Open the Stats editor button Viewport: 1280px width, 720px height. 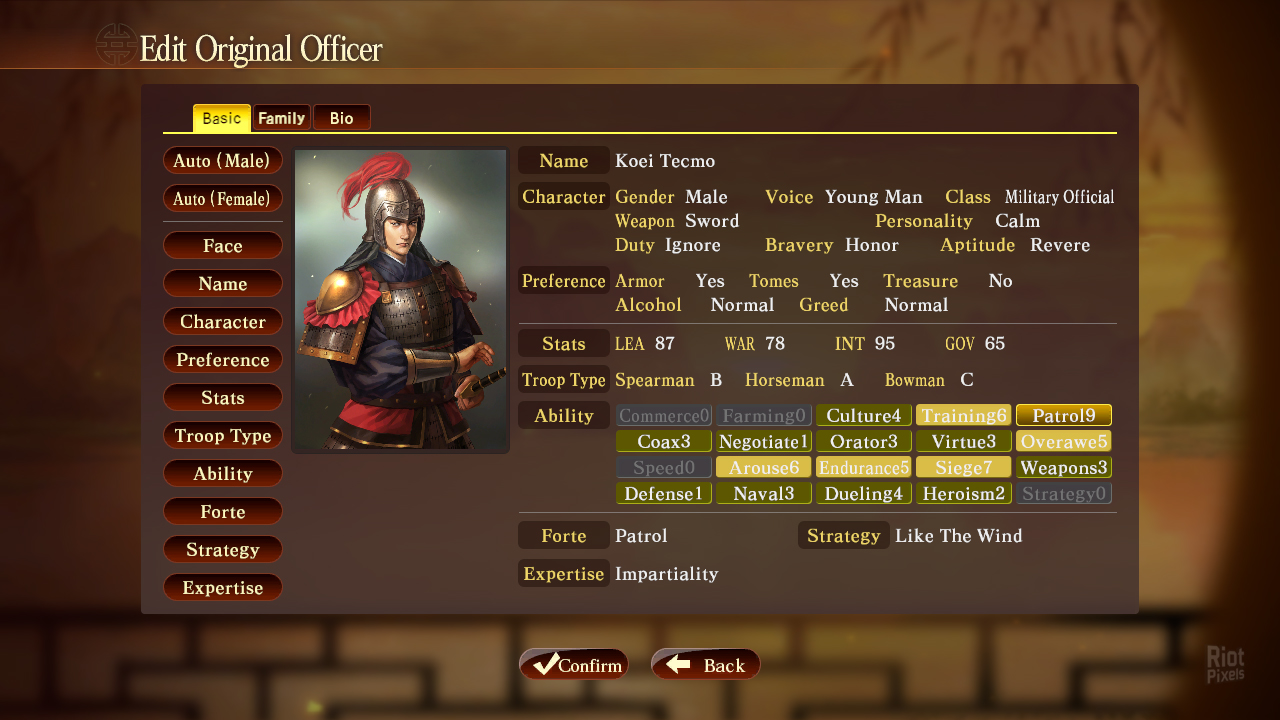[222, 398]
